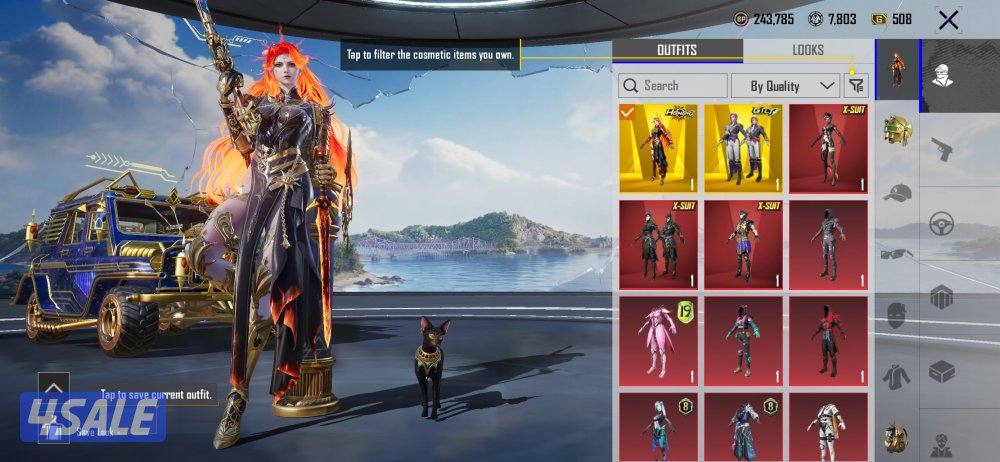Choose the yellow GILT duo outfit
1000x462 pixels.
point(743,149)
